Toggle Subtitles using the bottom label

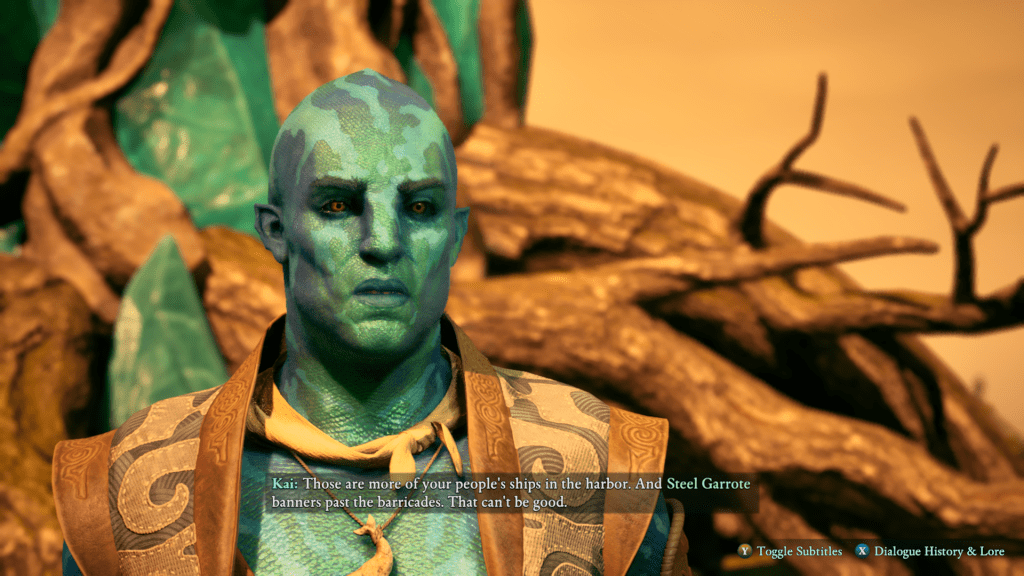[x=798, y=551]
